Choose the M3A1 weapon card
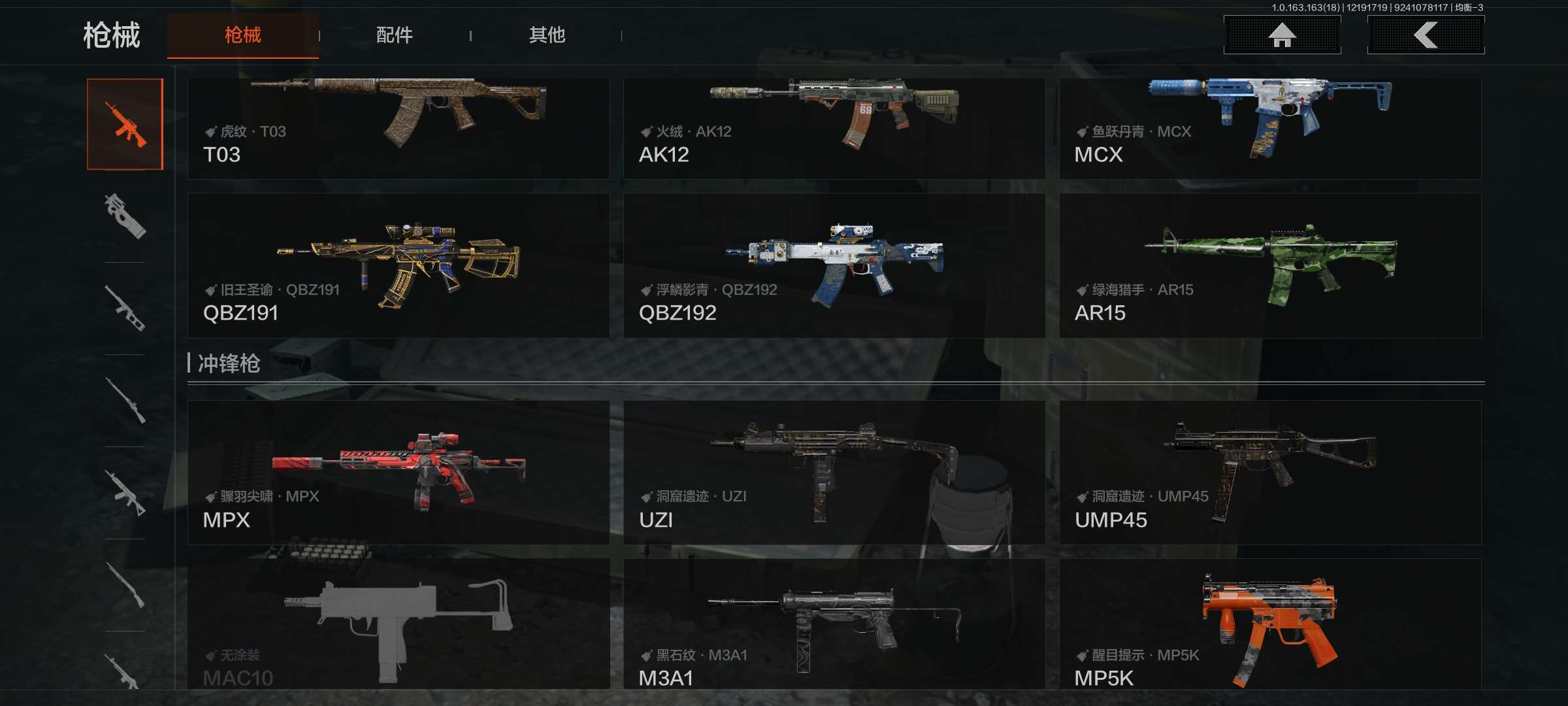 [834, 624]
